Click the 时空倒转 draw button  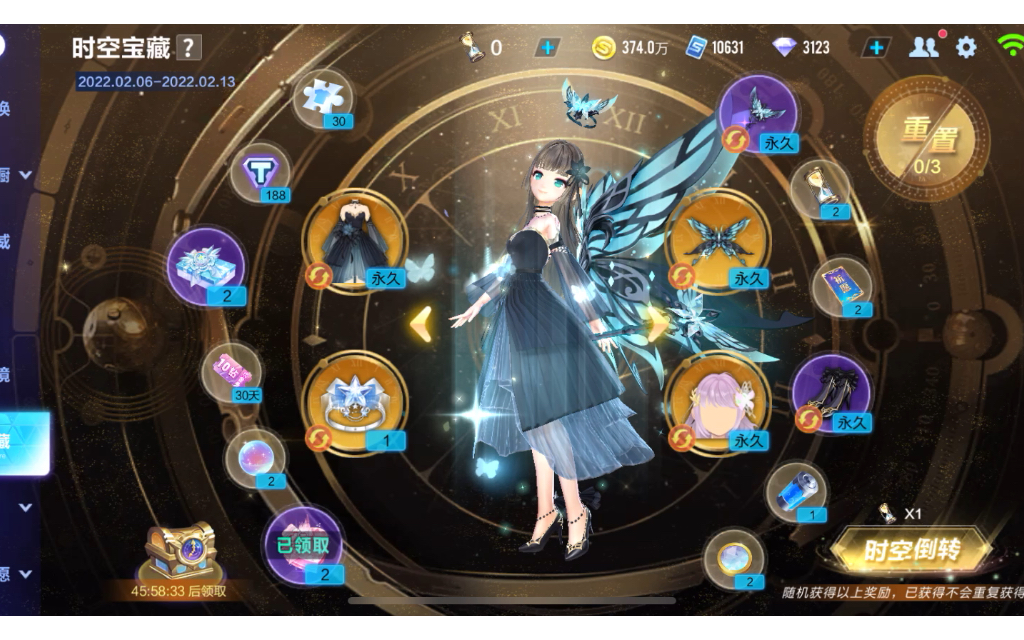(911, 549)
